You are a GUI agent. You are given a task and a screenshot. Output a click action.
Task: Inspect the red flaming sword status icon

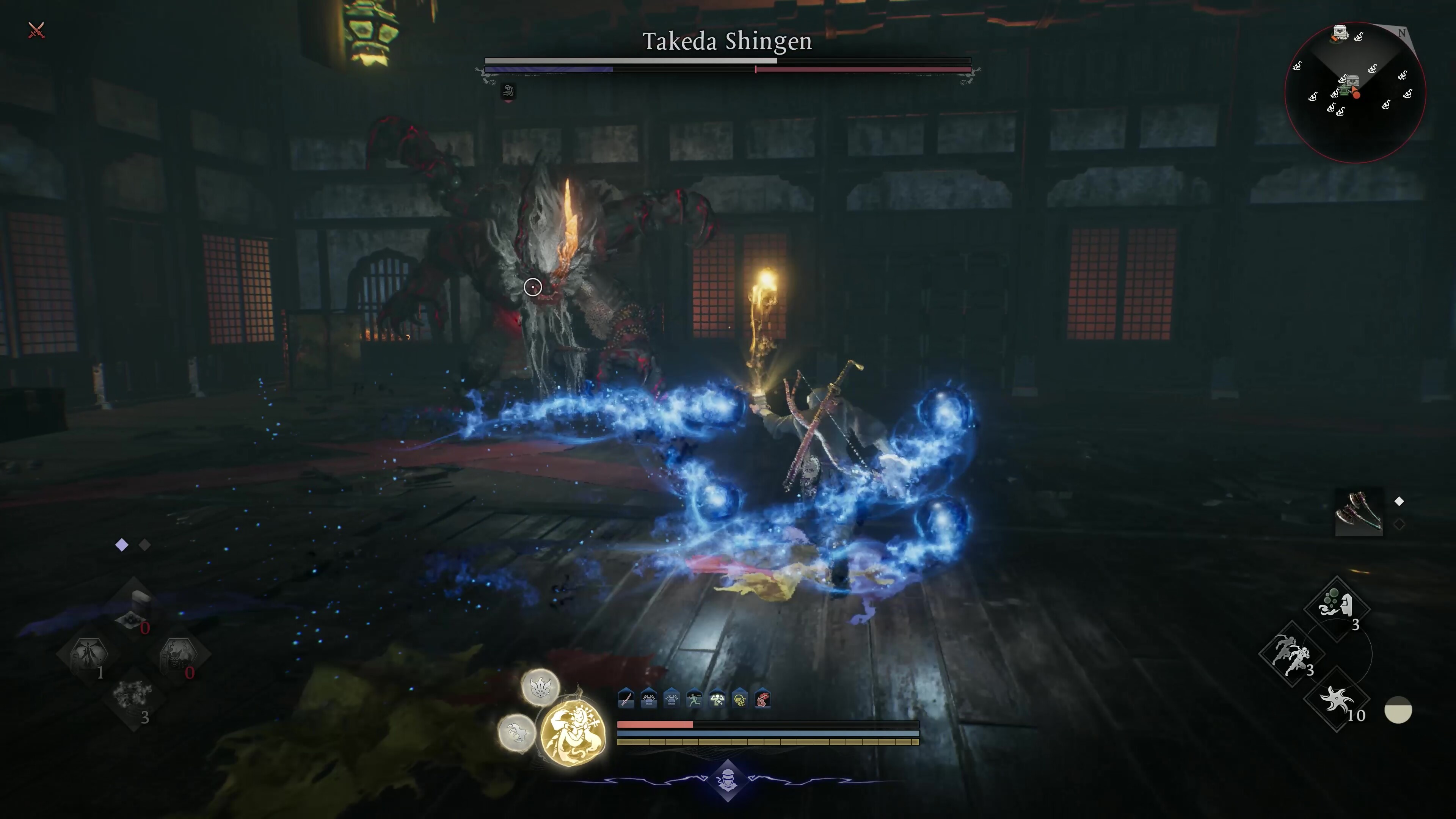point(762,699)
